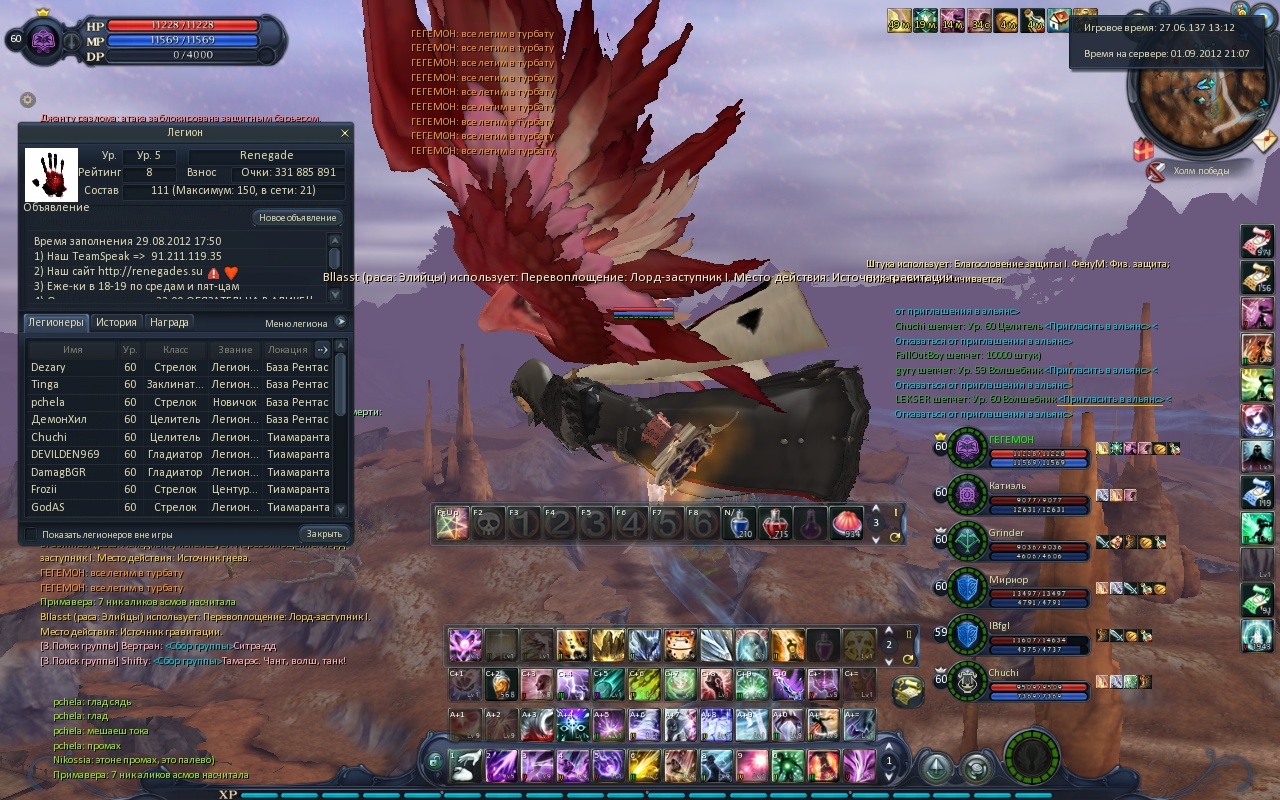Use the red health potion slot
This screenshot has width=1280, height=800.
775,523
